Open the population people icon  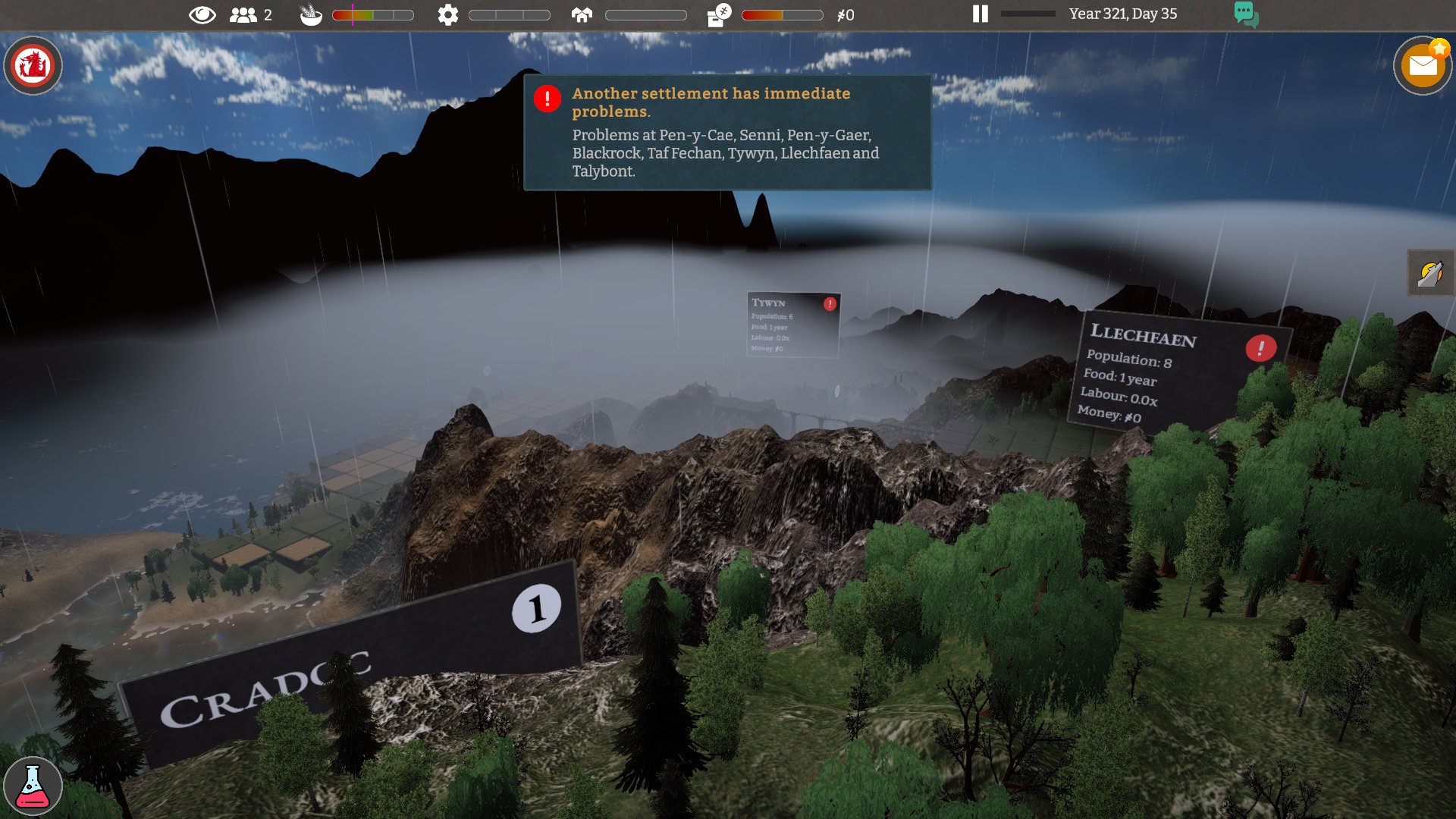pyautogui.click(x=243, y=14)
